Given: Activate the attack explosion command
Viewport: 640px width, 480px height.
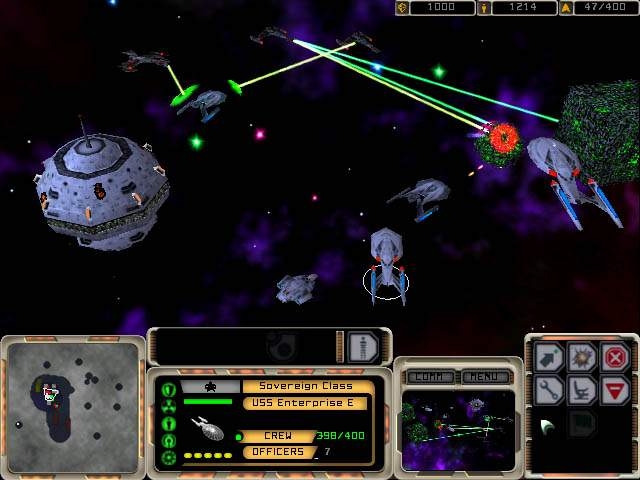Looking at the screenshot, I should (582, 357).
